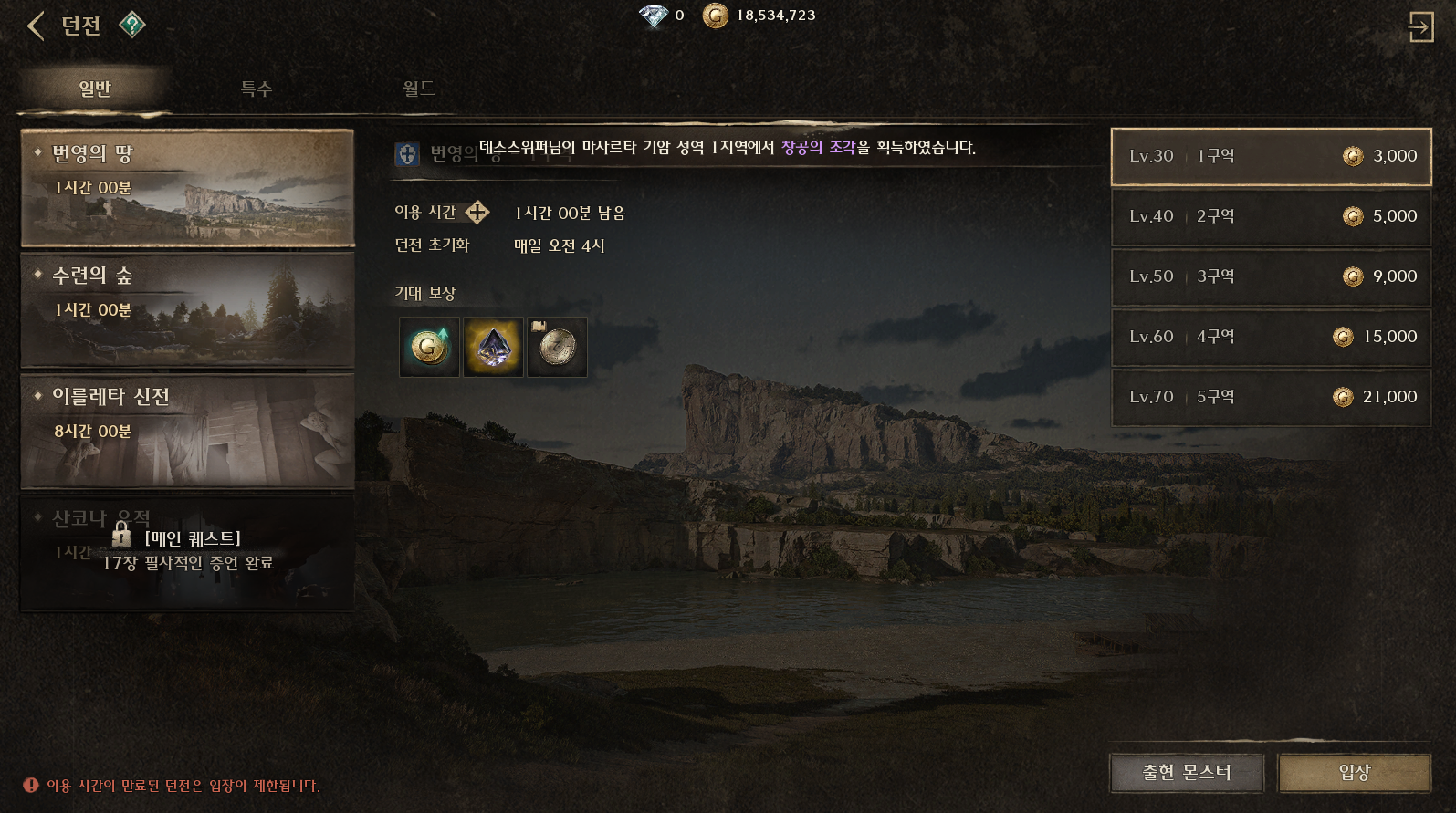Open the green question mark help icon

[132, 25]
